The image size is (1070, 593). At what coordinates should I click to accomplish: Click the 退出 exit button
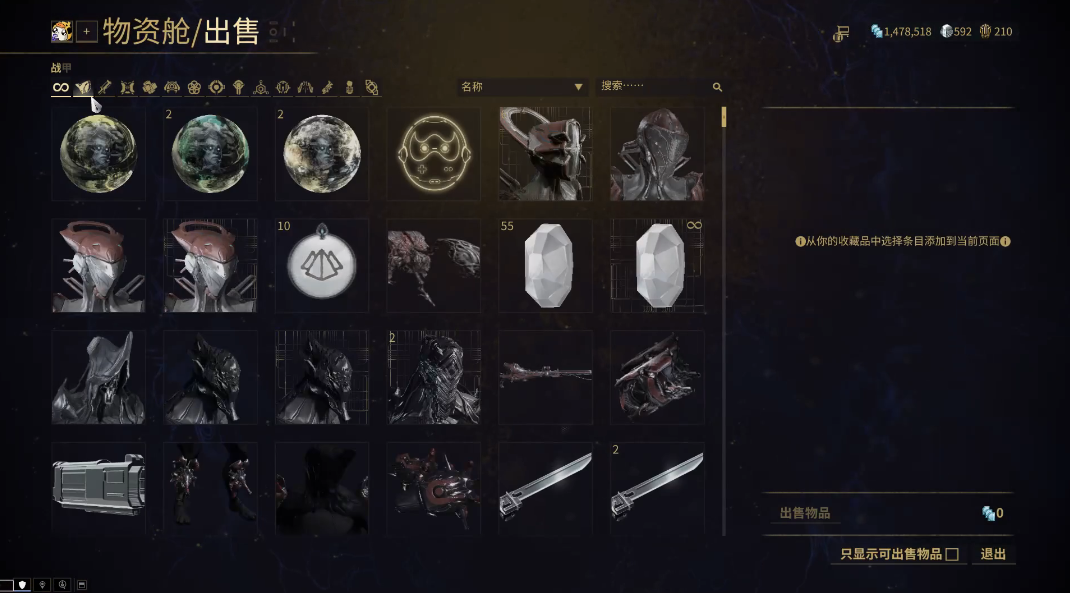(x=993, y=554)
